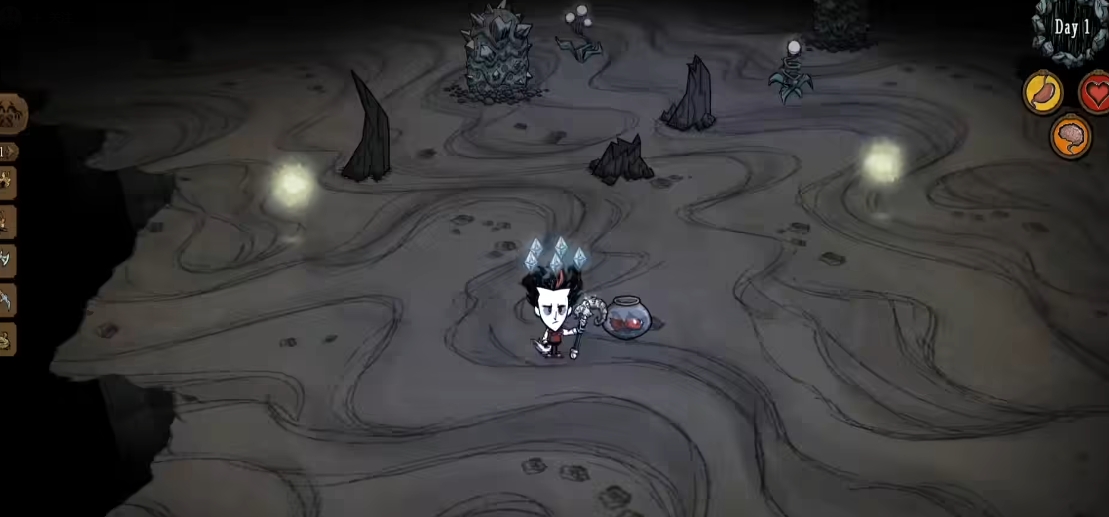Select the double-bladed axe crafting tab

pos(6,260)
